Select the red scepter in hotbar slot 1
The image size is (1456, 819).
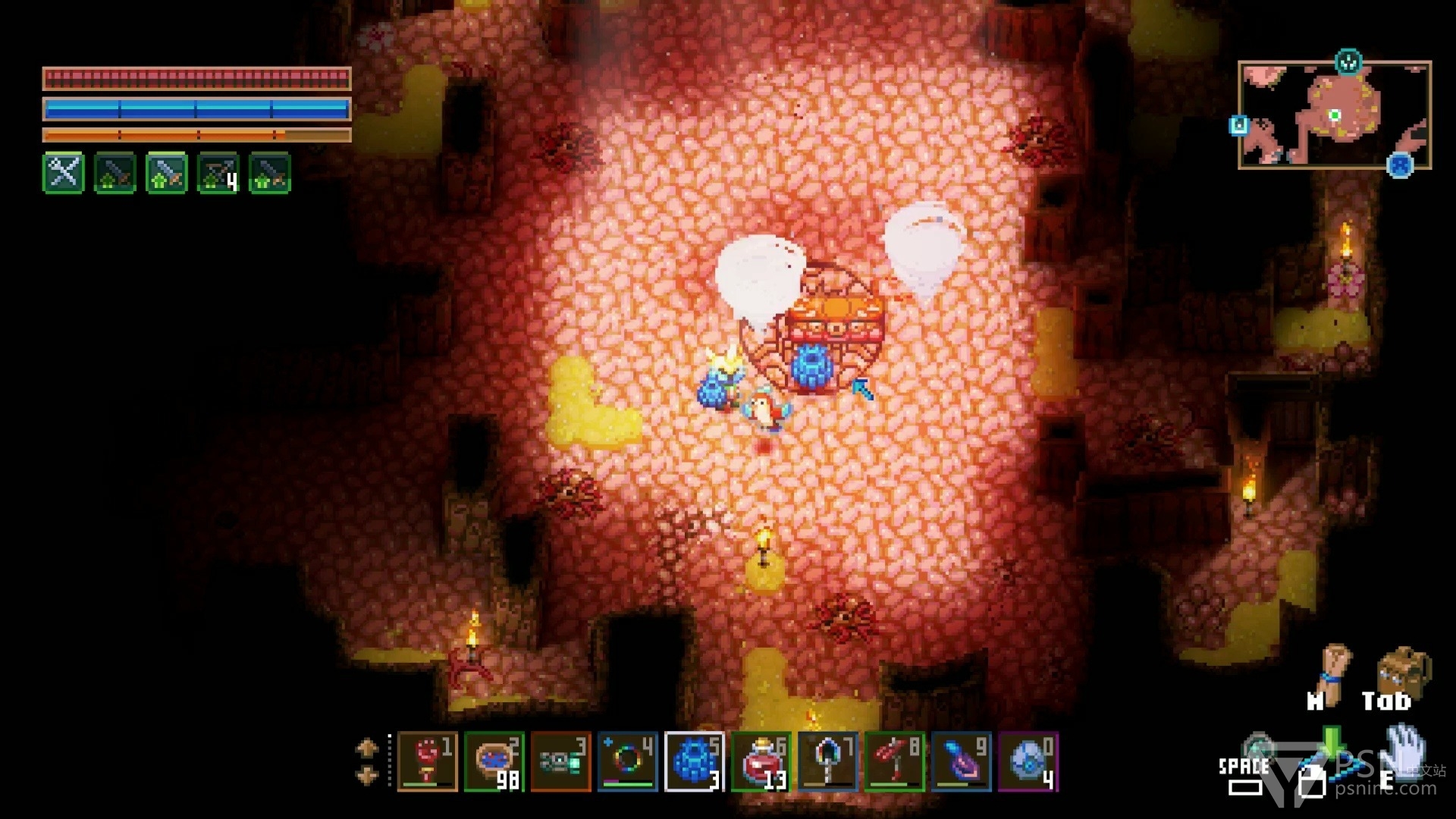[427, 761]
